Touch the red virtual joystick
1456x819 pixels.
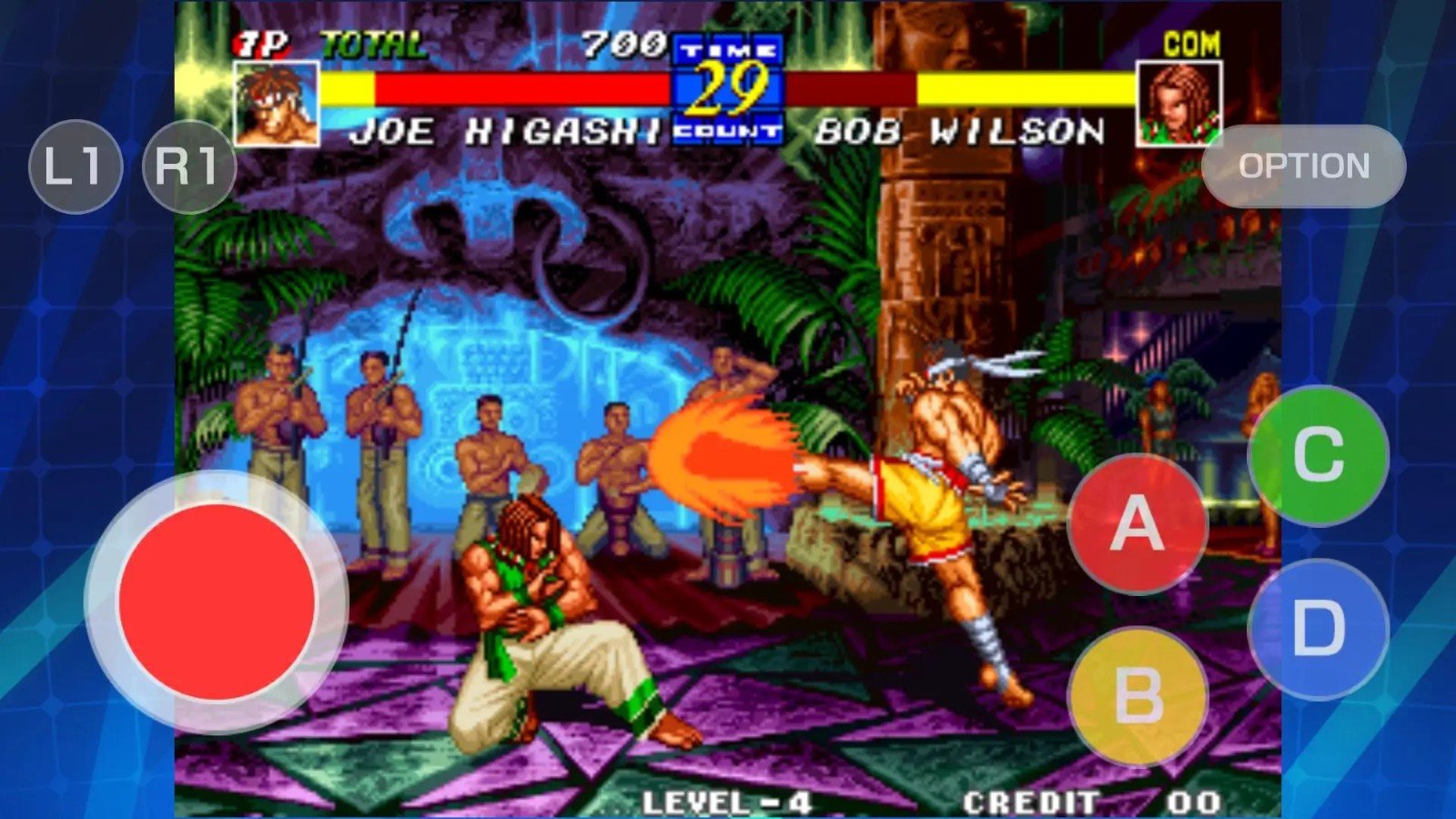click(x=217, y=602)
